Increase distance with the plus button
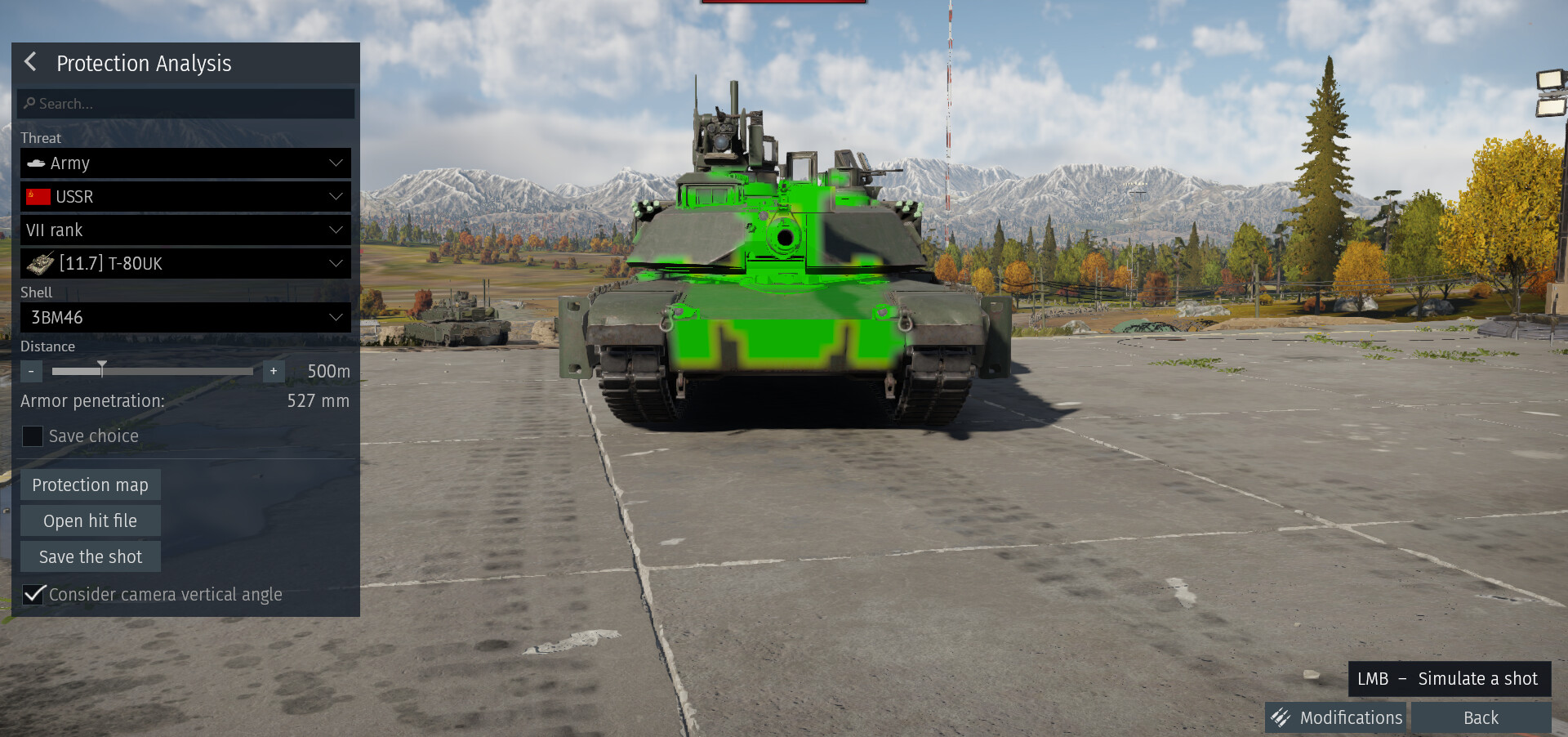Screen dimensions: 1568x737 (x=274, y=372)
